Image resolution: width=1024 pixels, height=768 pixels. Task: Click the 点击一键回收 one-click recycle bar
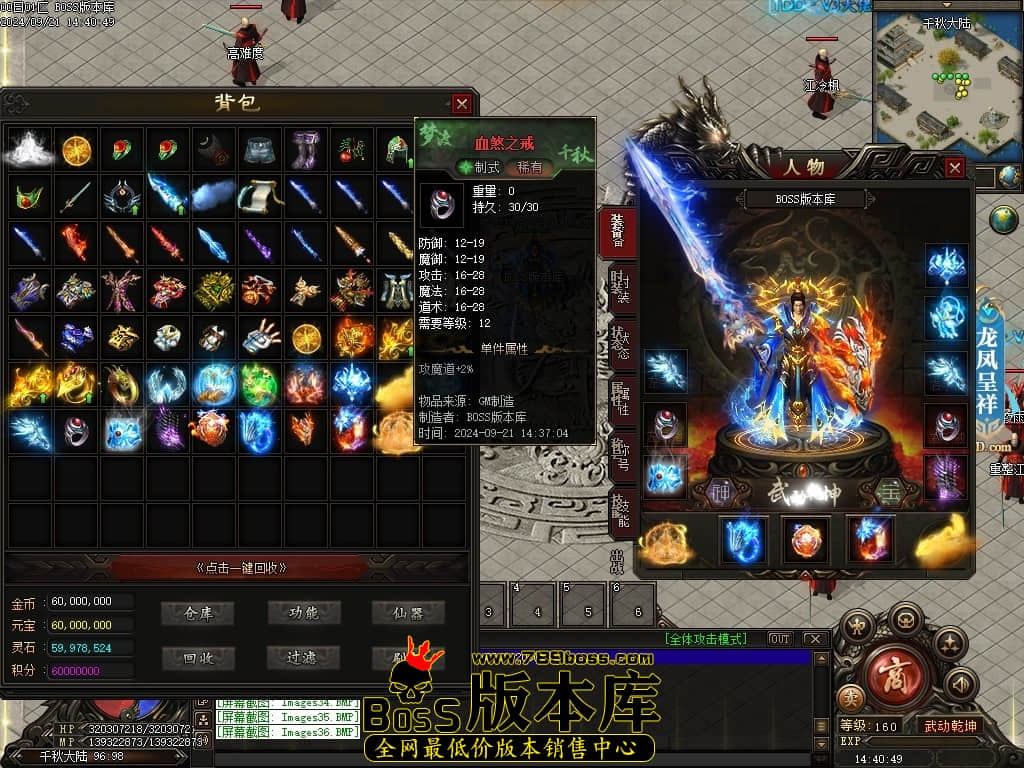pyautogui.click(x=241, y=567)
